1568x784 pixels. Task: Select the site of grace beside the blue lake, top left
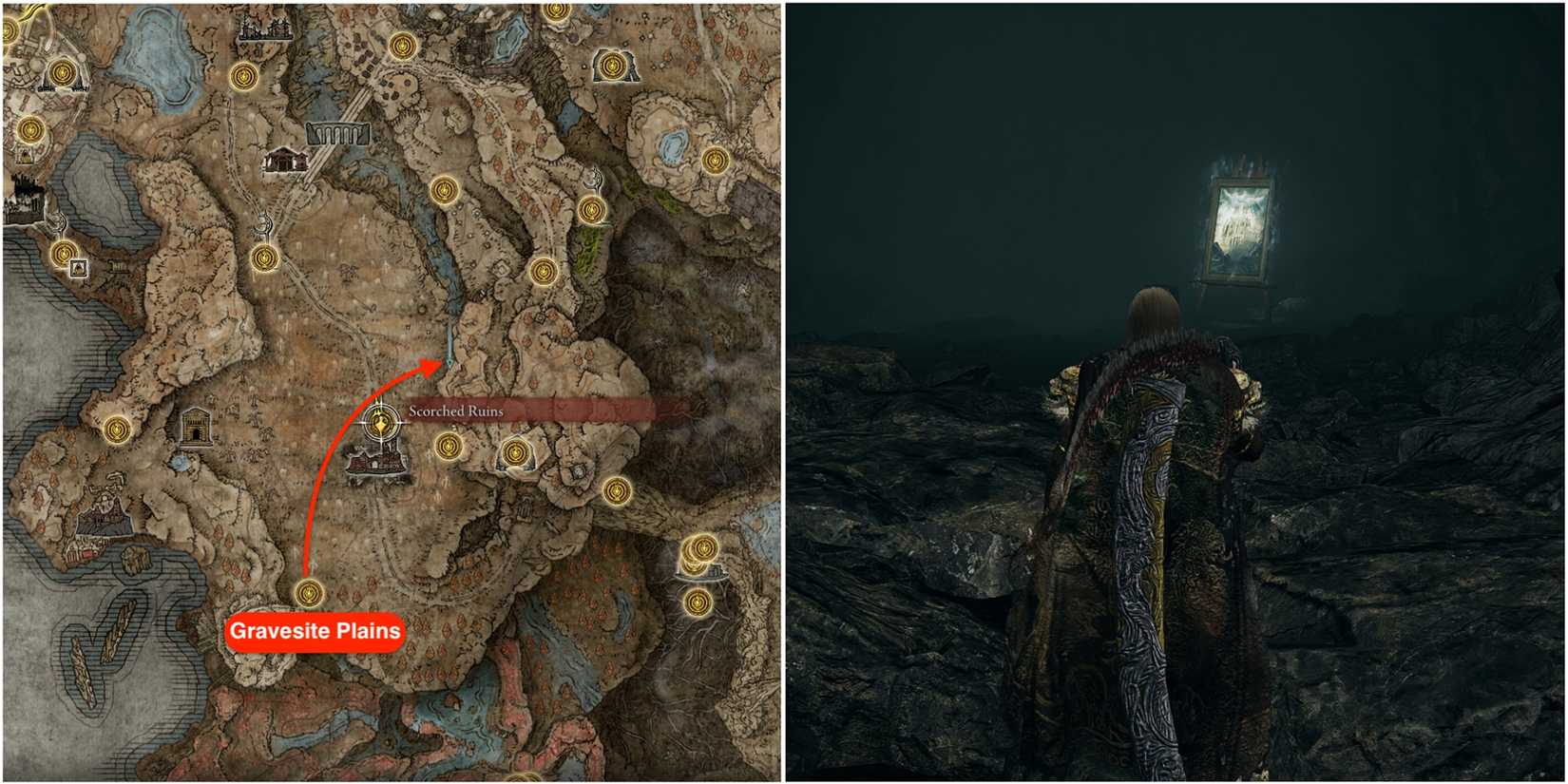point(245,74)
